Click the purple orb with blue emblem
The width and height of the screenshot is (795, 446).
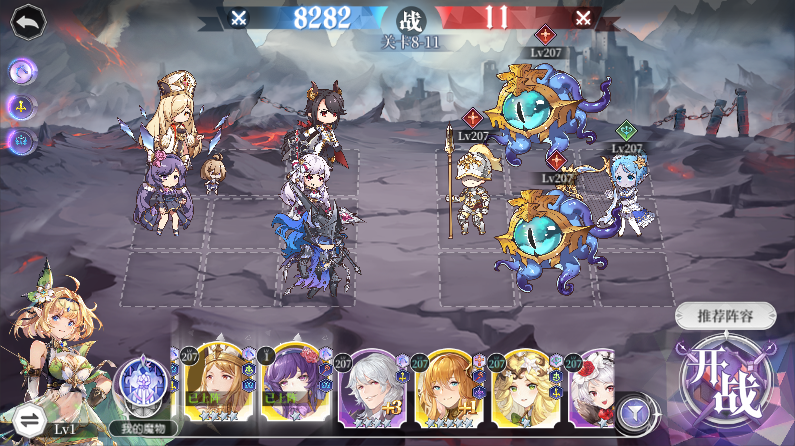(22, 140)
